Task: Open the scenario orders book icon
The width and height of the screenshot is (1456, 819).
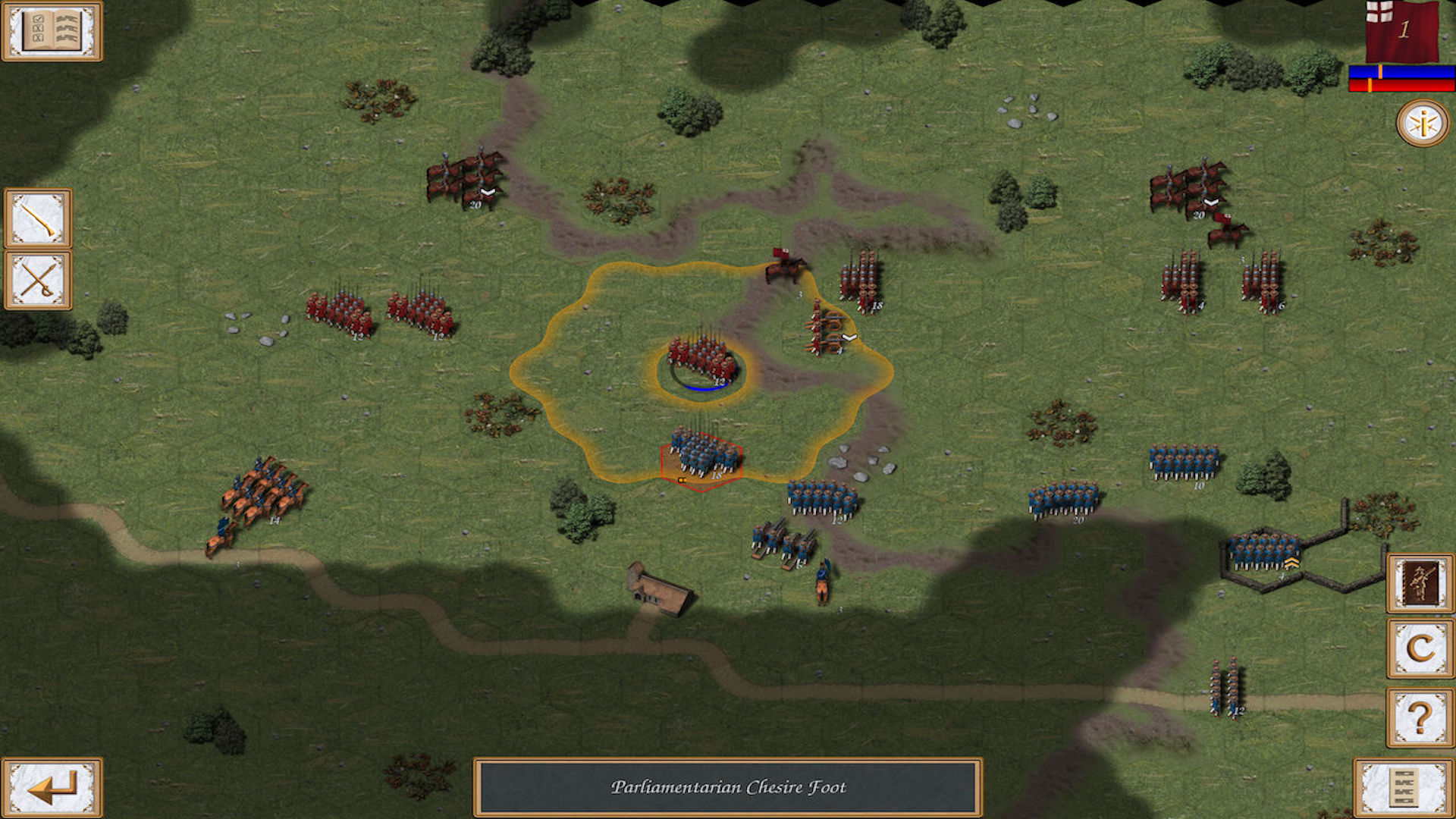Action: click(x=52, y=32)
